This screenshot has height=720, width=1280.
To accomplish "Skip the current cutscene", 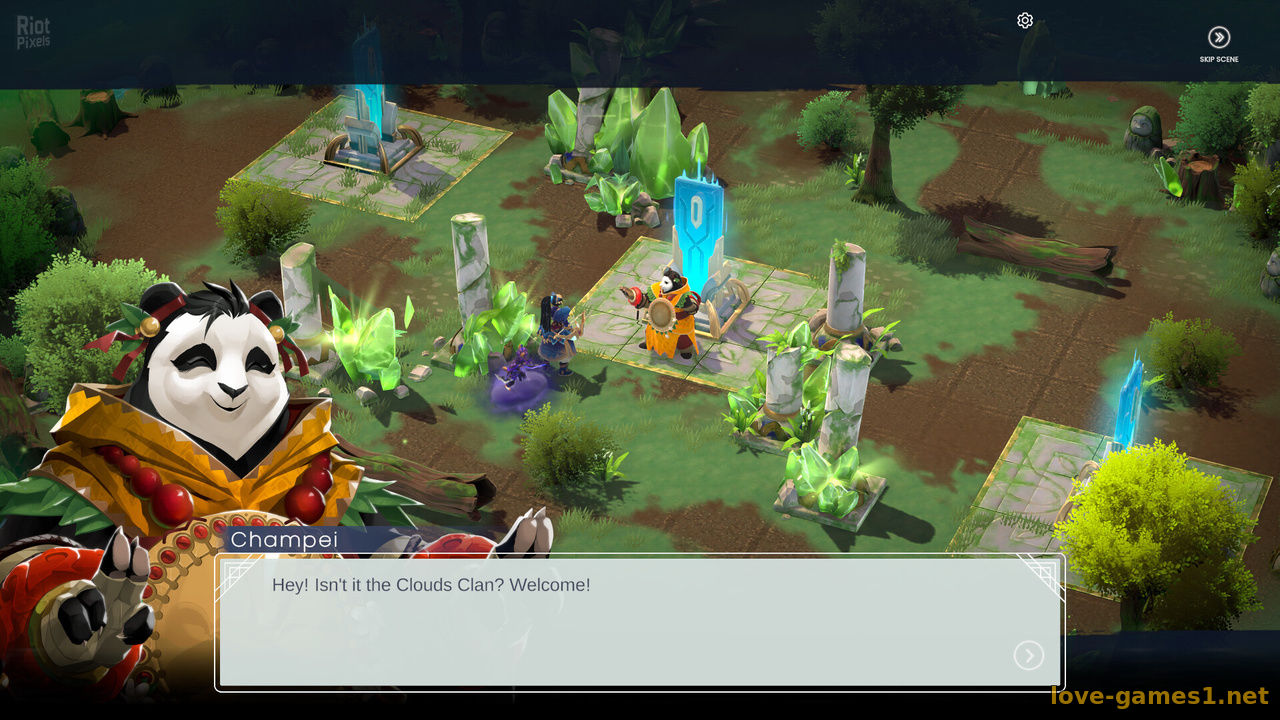I will pyautogui.click(x=1219, y=39).
